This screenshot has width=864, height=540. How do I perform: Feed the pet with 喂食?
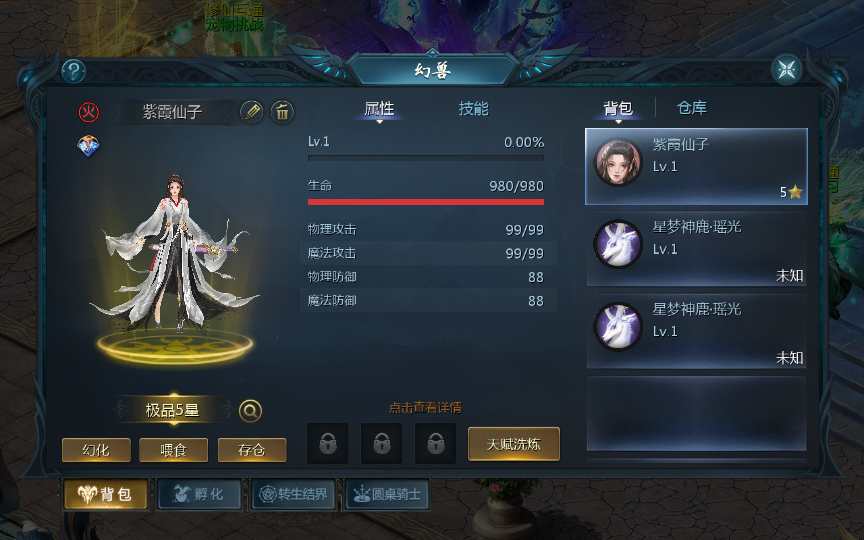(173, 450)
